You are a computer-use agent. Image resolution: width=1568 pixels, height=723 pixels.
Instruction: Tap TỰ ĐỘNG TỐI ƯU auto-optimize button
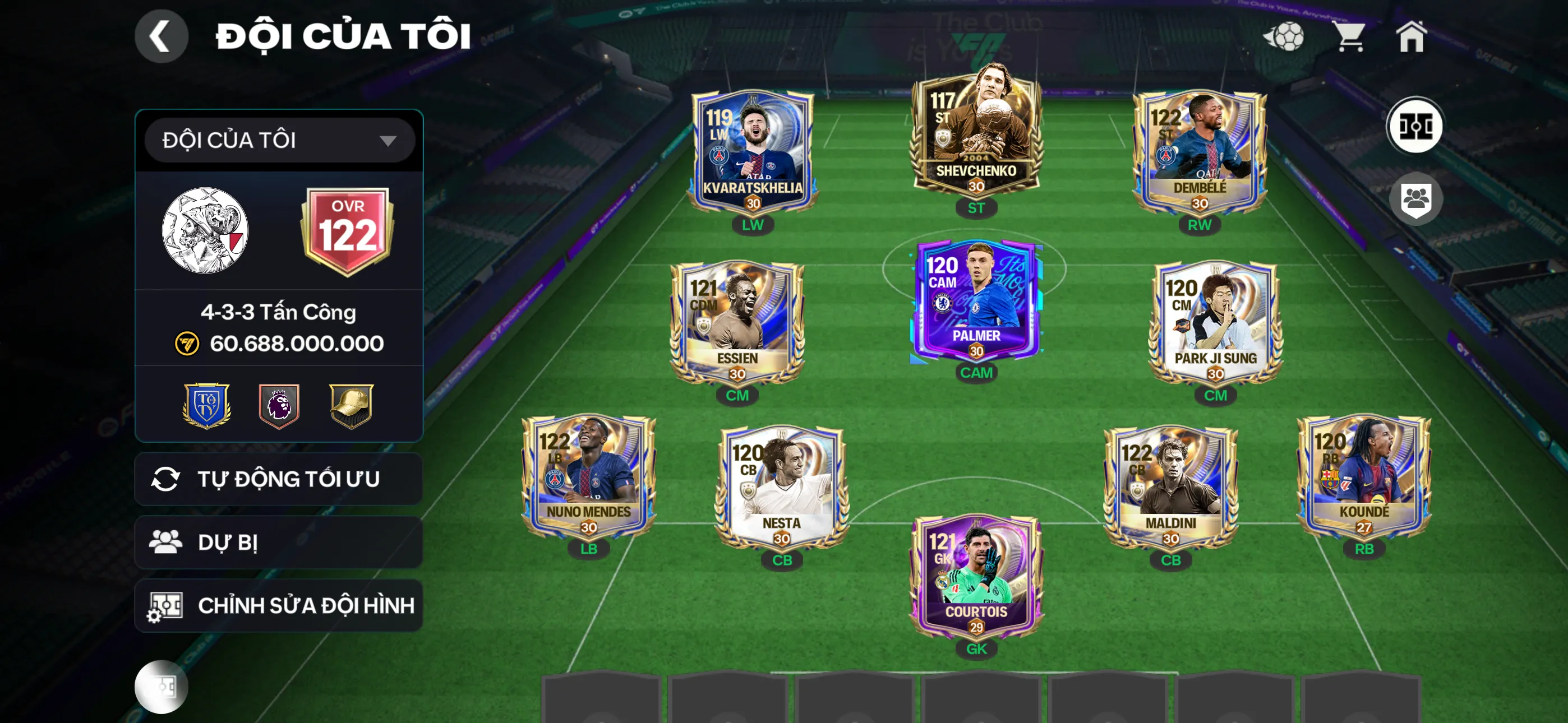(278, 480)
